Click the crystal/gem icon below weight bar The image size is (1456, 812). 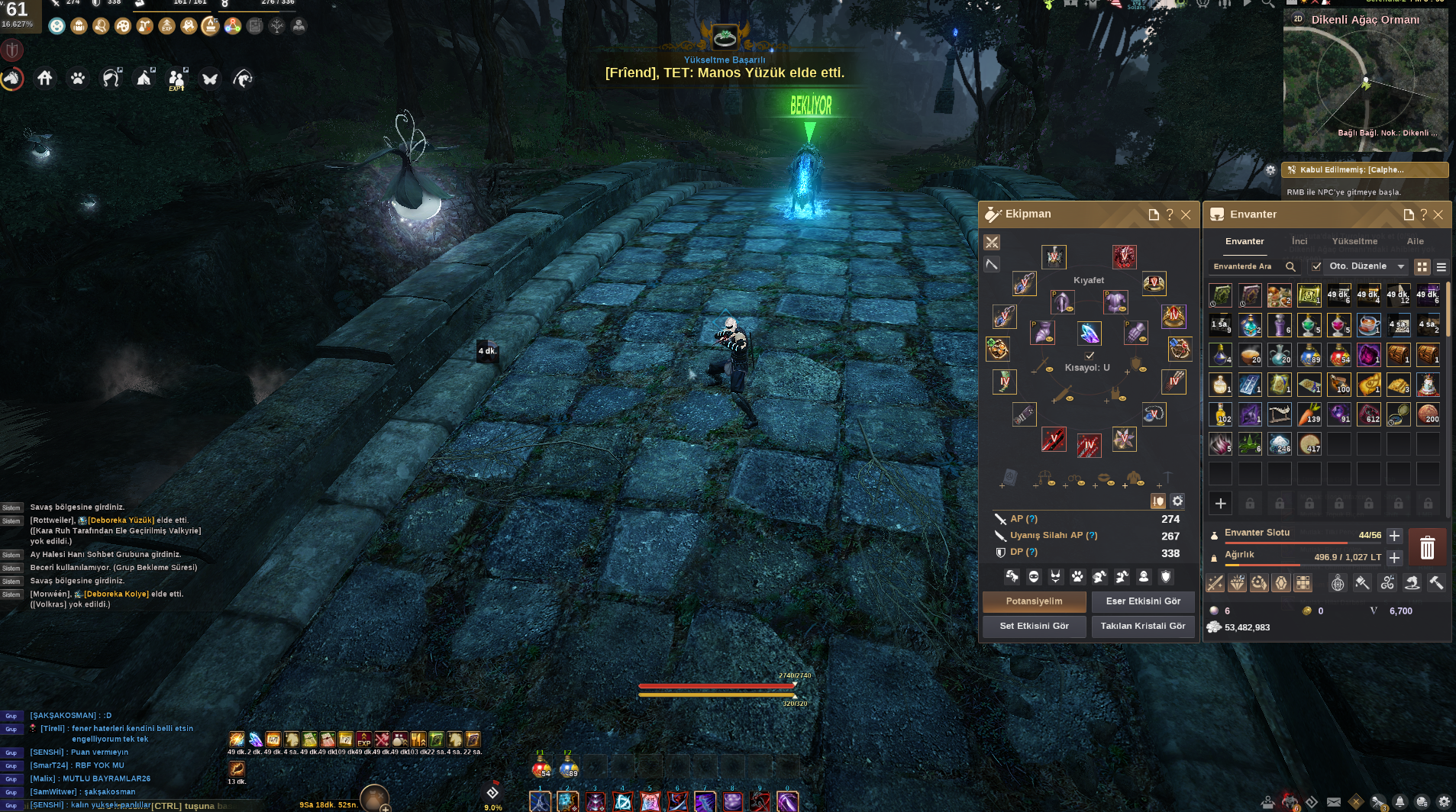click(1280, 582)
